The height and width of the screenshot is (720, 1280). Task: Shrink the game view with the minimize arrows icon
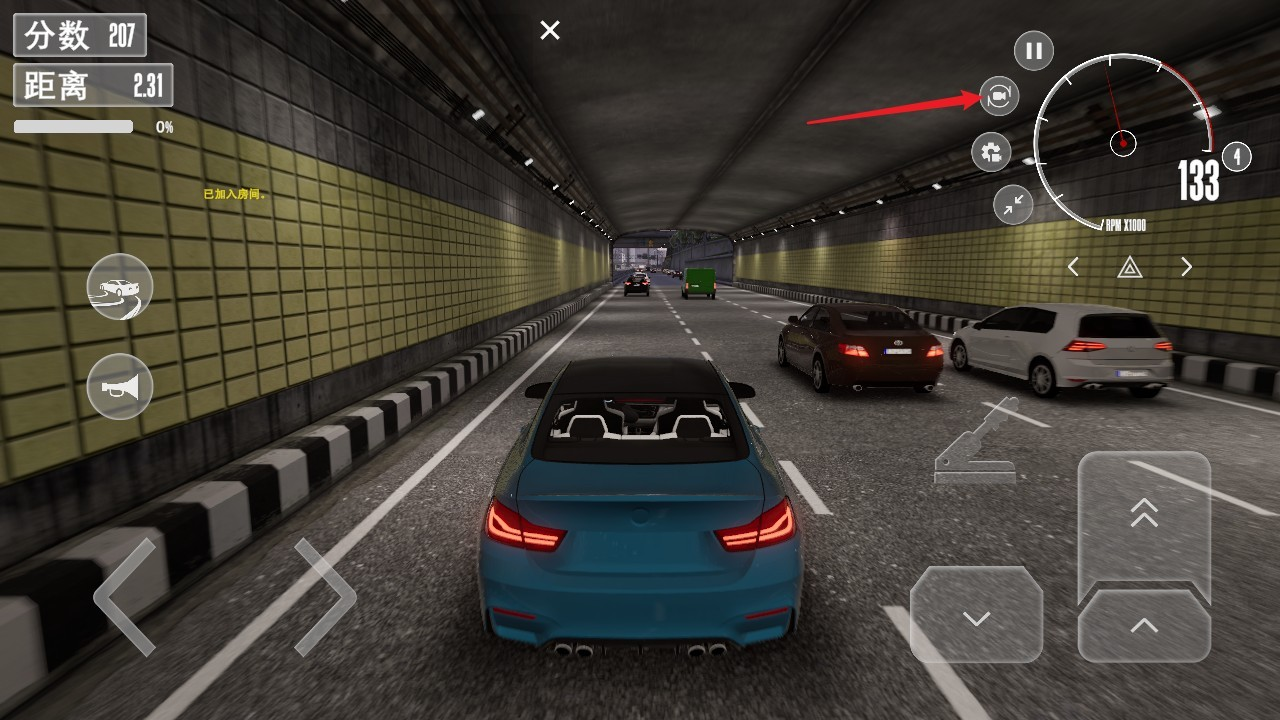(x=1012, y=205)
